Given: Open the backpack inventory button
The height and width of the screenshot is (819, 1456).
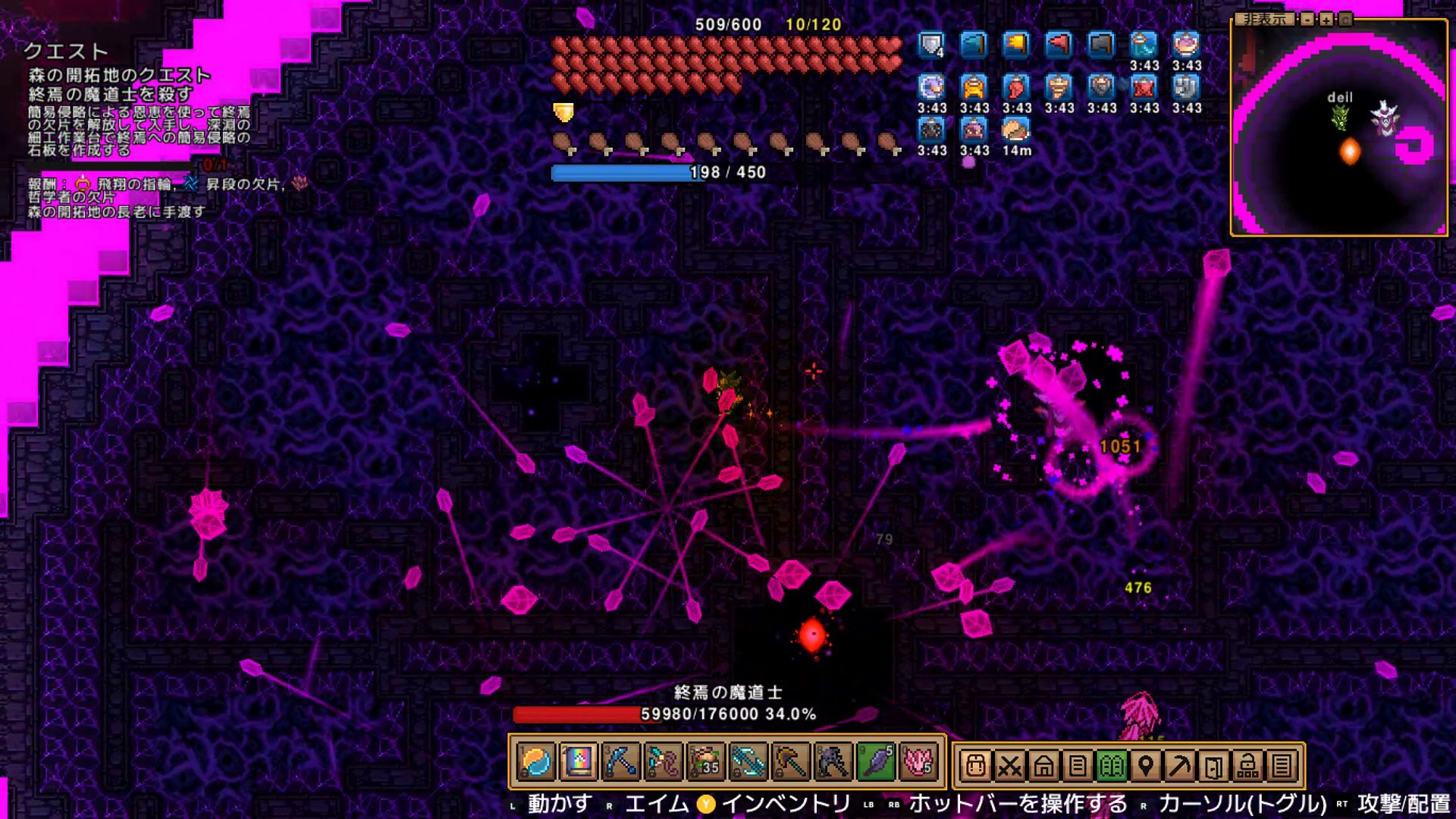Looking at the screenshot, I should click(x=976, y=766).
